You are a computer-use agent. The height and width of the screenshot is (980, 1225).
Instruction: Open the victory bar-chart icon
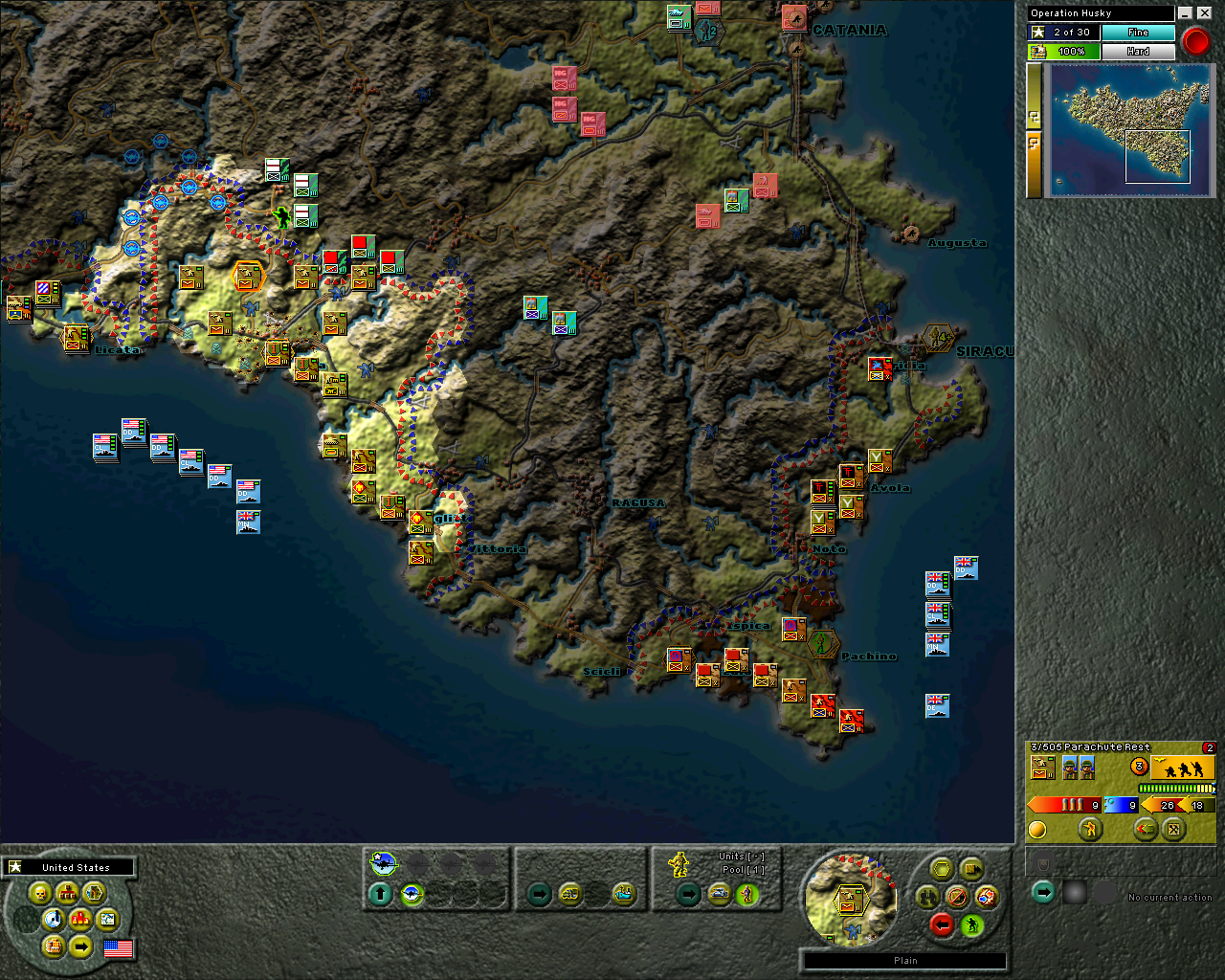coord(80,919)
